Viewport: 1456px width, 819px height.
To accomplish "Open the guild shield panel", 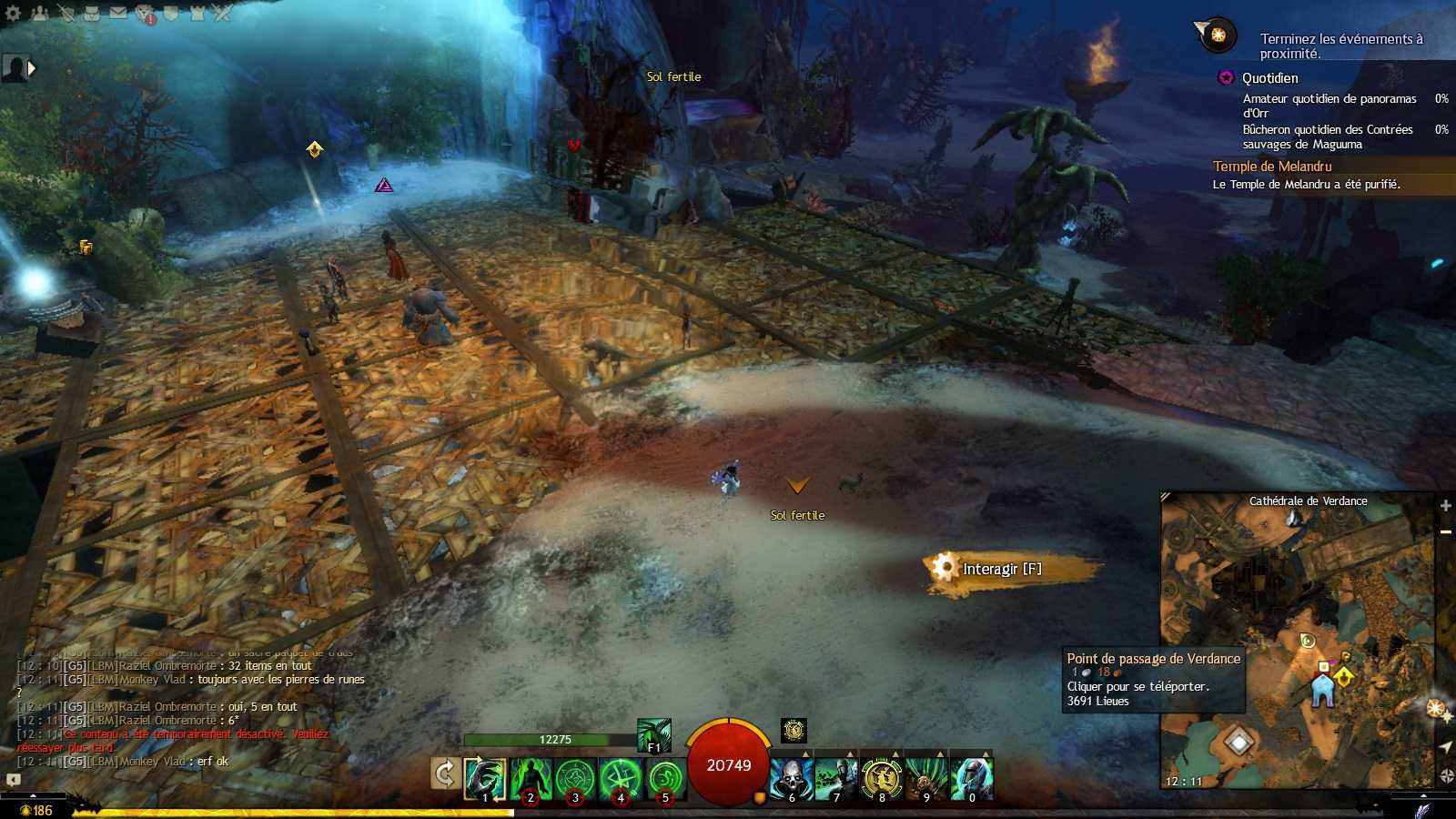I will click(170, 13).
